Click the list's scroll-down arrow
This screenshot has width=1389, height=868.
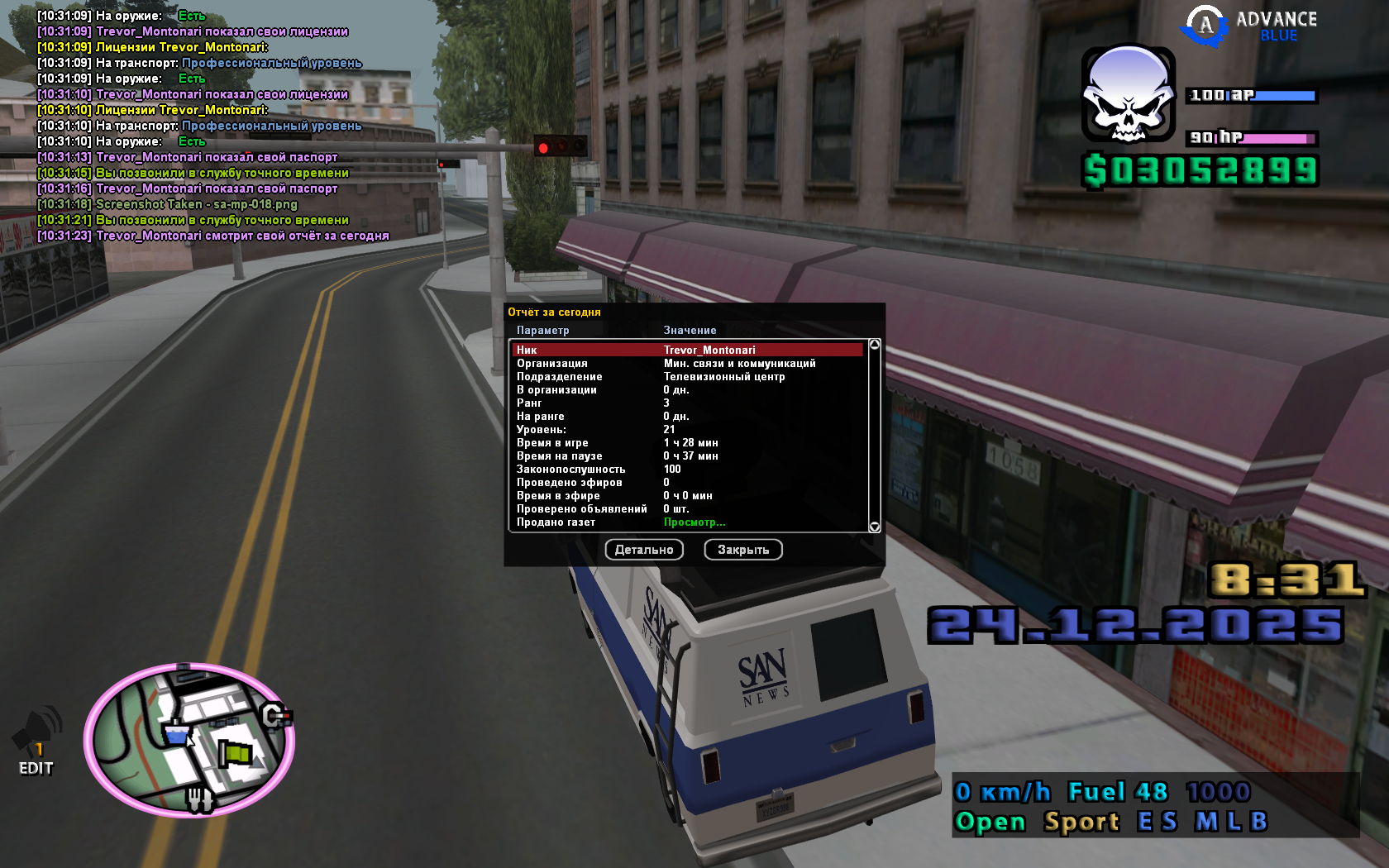coord(875,527)
